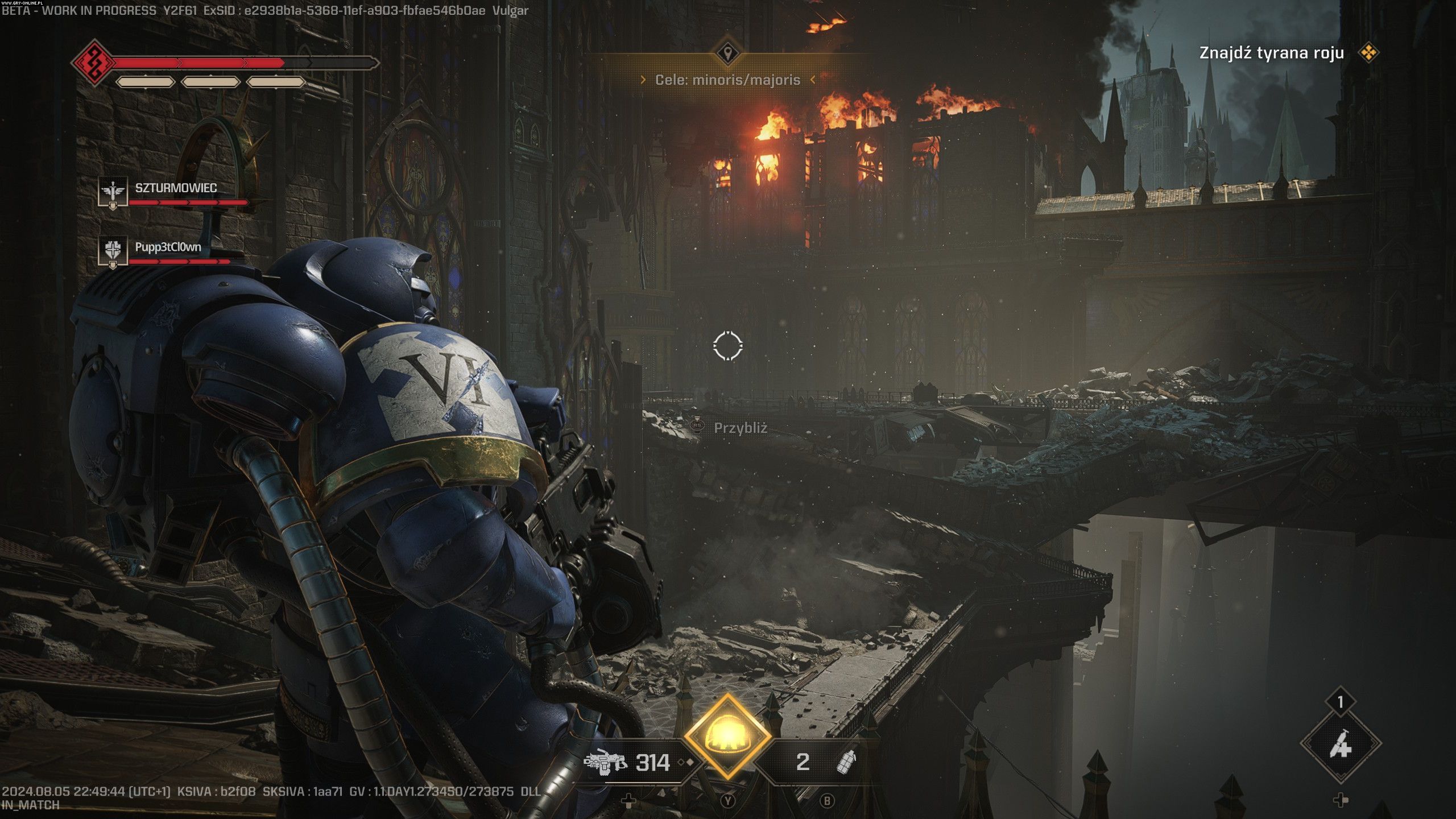The width and height of the screenshot is (1456, 819).
Task: Click the 'Znajdź tyrana roju' objective tracker
Action: [x=1271, y=53]
